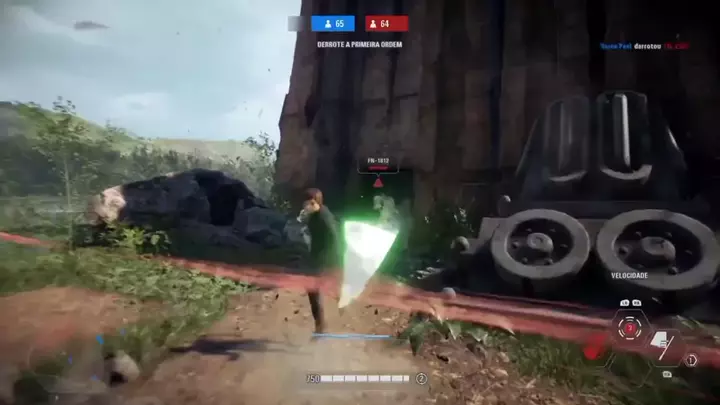Image resolution: width=720 pixels, height=405 pixels.
Task: Trigger the right-hand ability hexagon icon
Action: 662,347
